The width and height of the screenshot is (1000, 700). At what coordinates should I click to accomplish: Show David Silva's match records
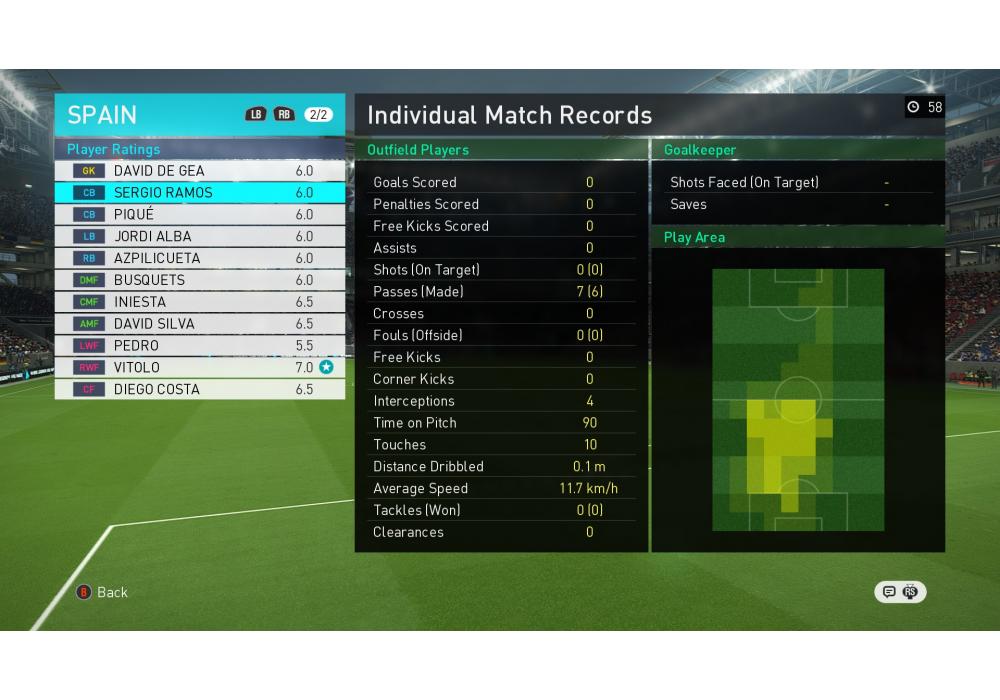pyautogui.click(x=200, y=324)
